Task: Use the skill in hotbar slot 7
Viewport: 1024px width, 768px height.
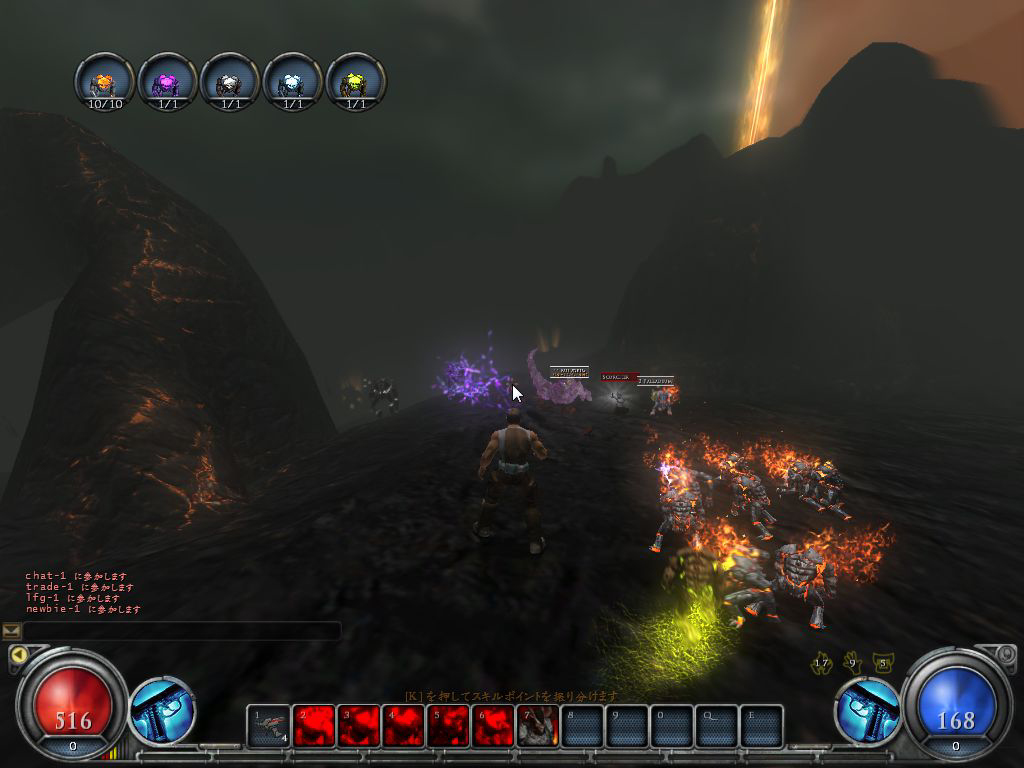Action: point(537,727)
